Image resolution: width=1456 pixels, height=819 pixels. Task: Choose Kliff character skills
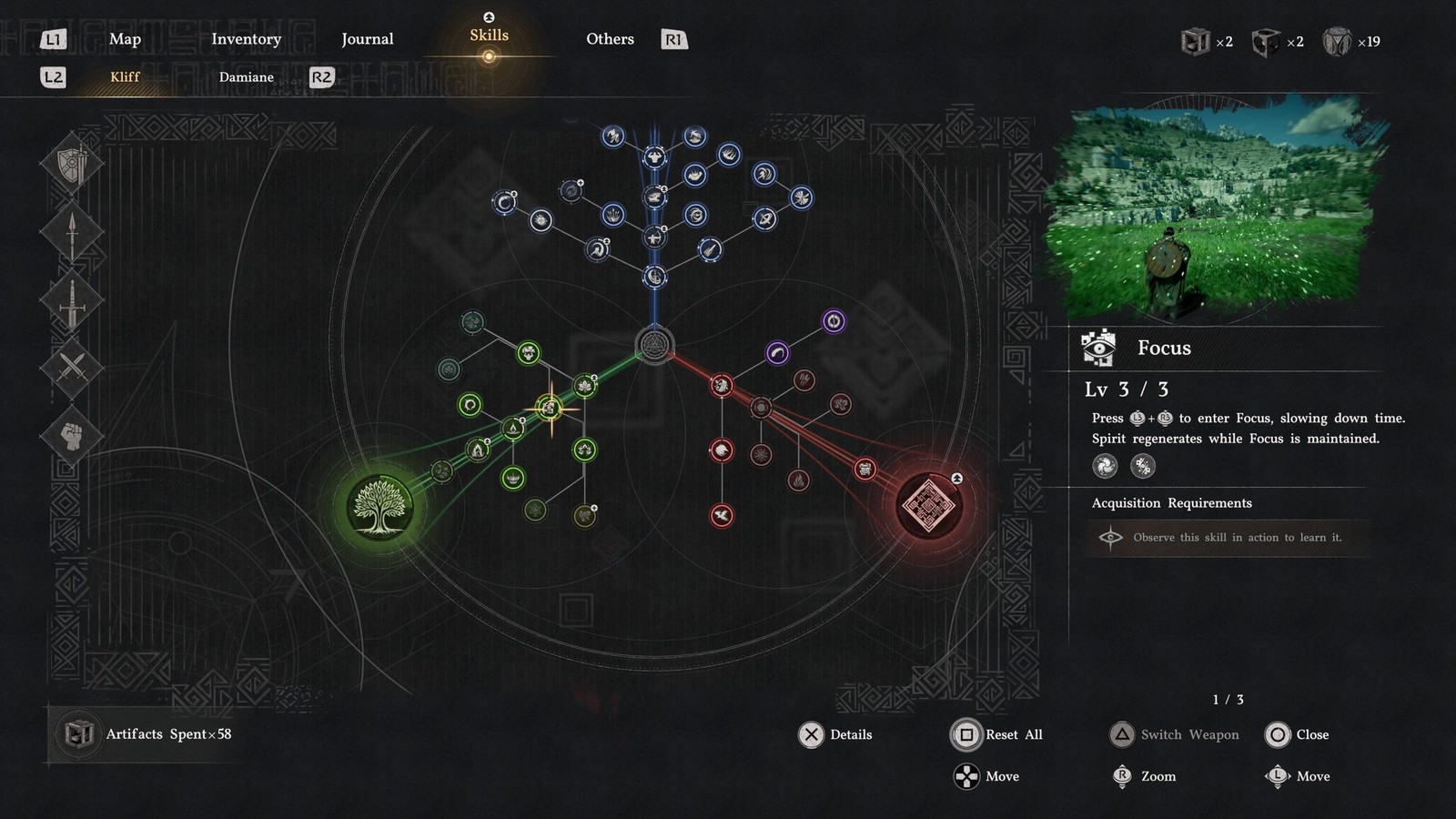pyautogui.click(x=125, y=77)
